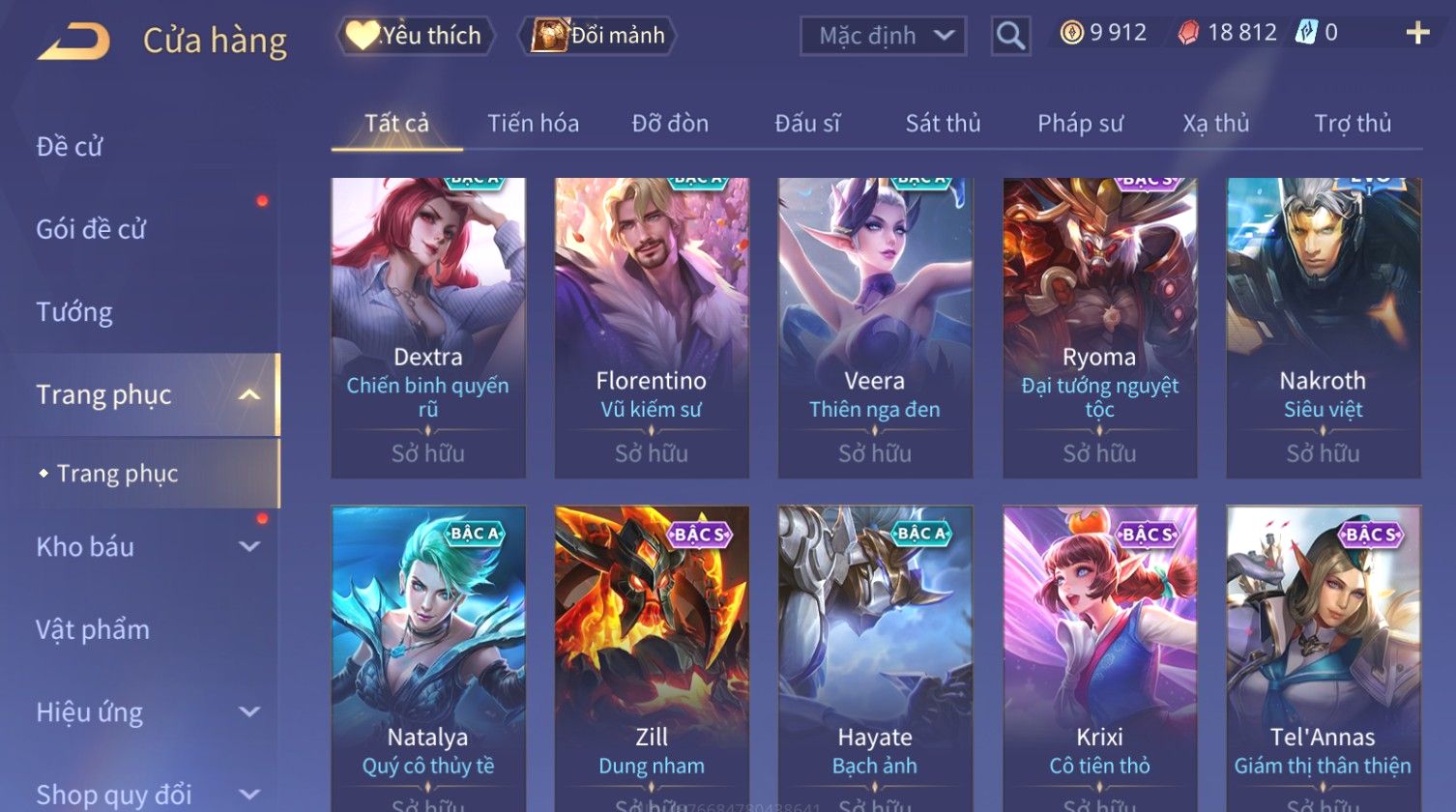Go to the Vật phẩm section
This screenshot has width=1456, height=812.
pos(93,630)
